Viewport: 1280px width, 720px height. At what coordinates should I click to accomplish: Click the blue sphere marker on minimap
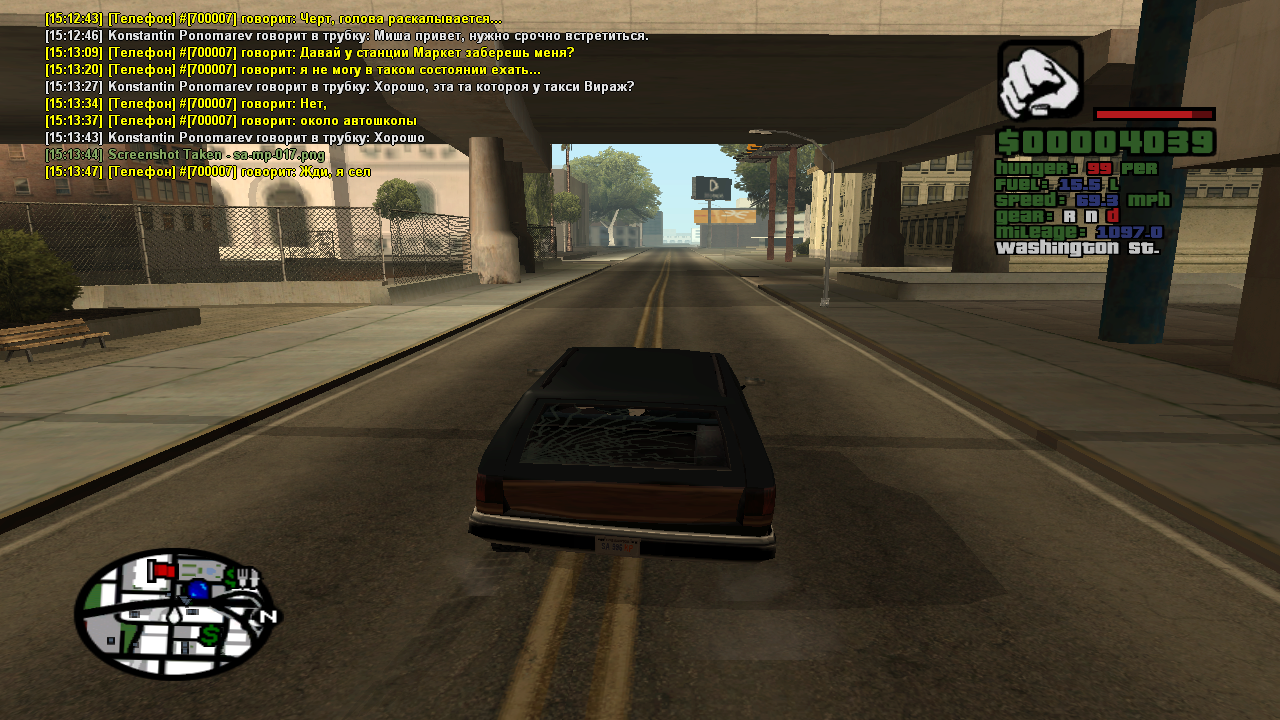[198, 590]
